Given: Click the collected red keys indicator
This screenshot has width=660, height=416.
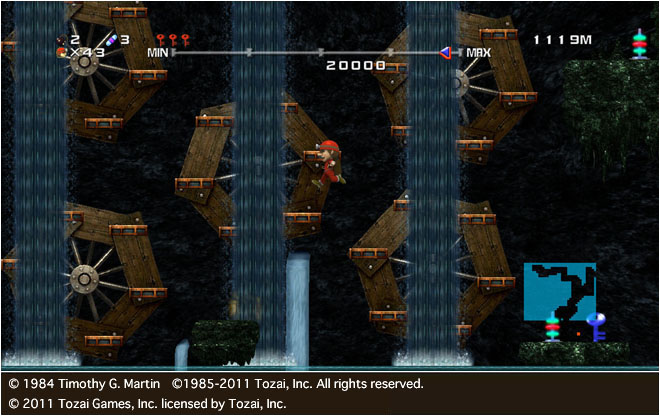Looking at the screenshot, I should pos(172,39).
